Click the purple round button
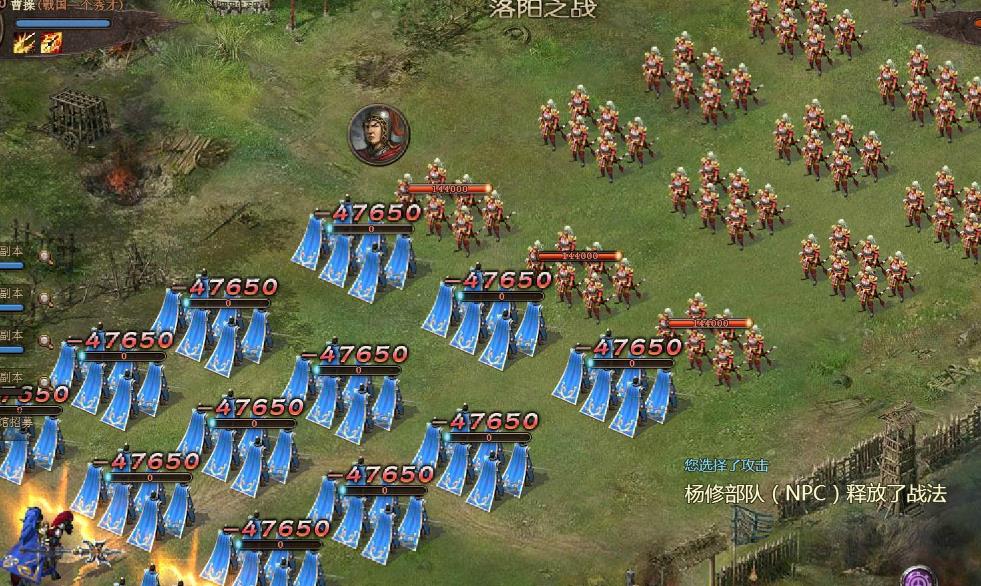 click(x=918, y=577)
